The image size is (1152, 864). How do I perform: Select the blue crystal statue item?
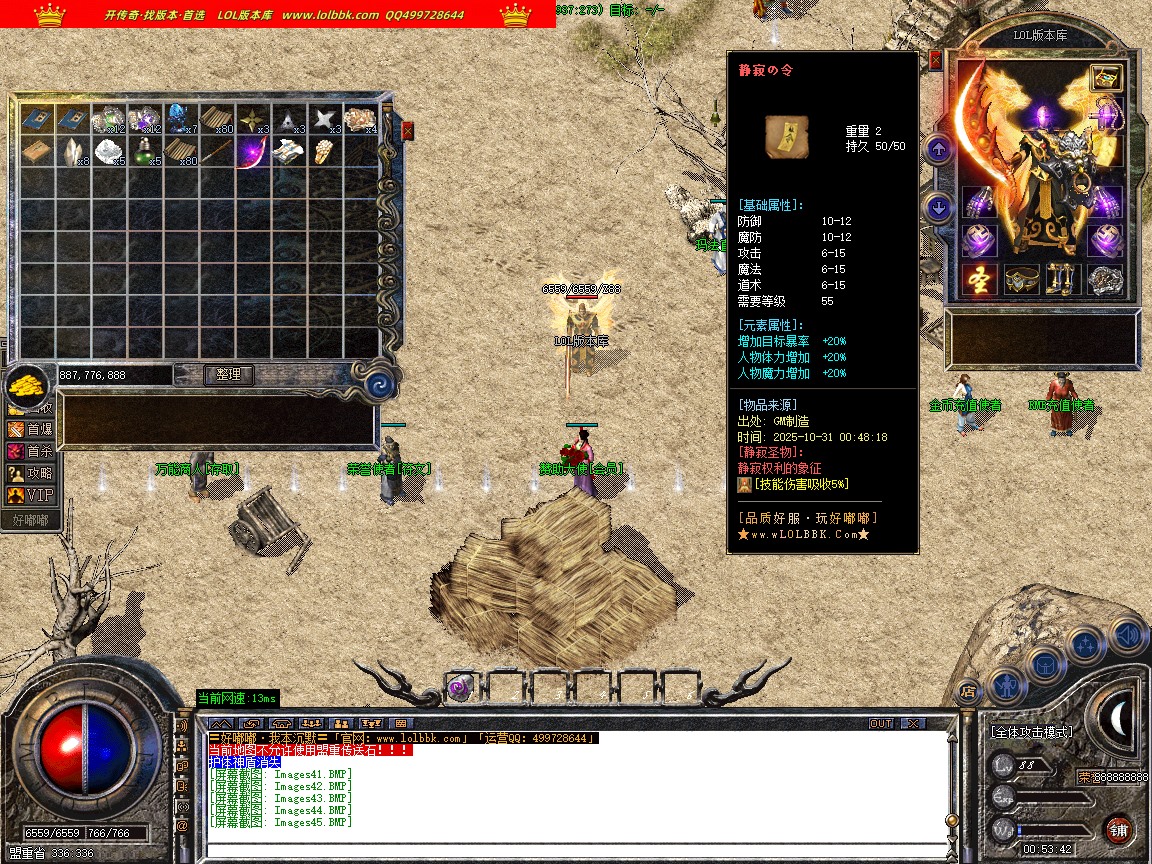(x=181, y=119)
